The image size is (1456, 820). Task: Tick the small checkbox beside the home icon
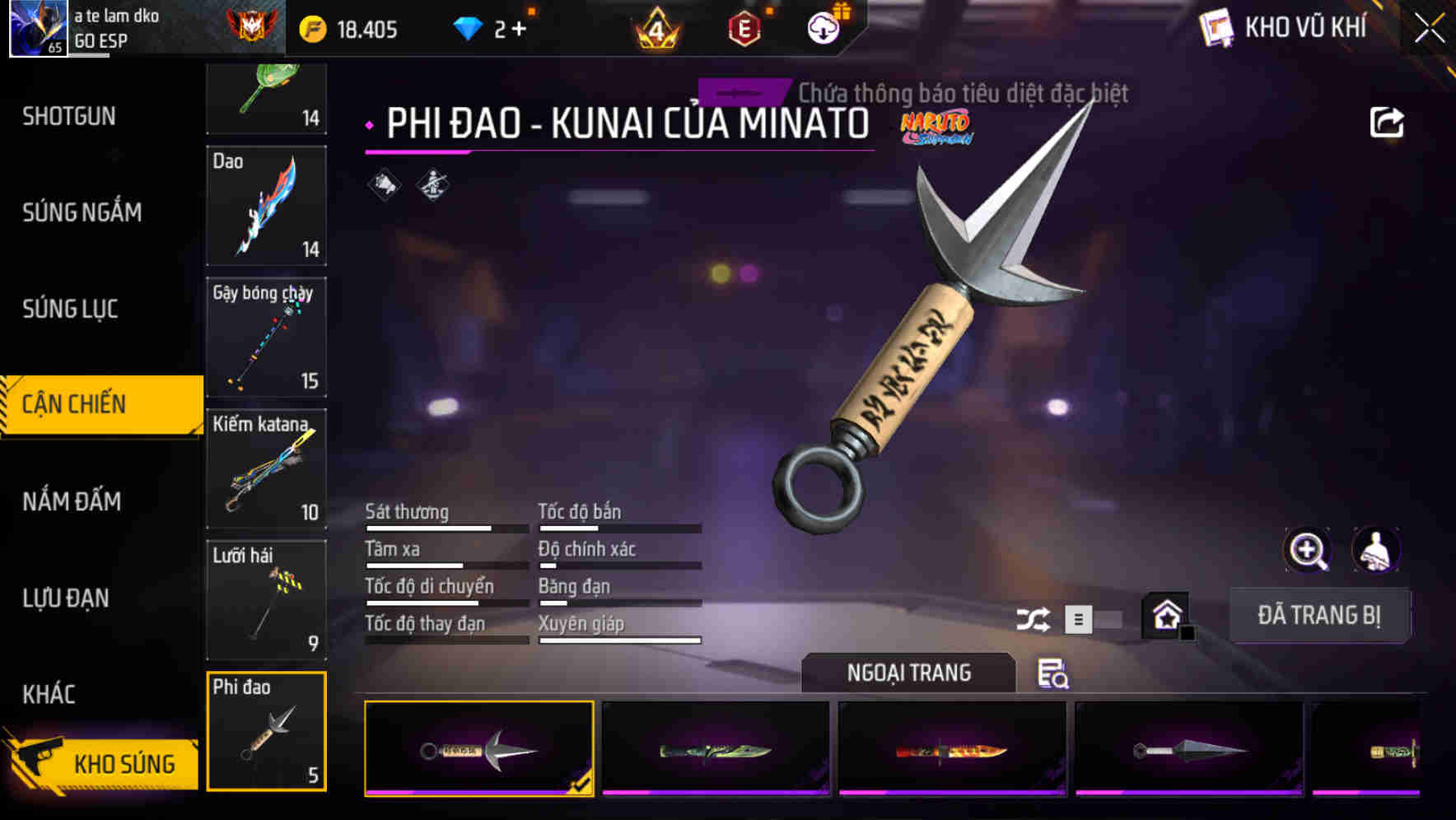1188,631
